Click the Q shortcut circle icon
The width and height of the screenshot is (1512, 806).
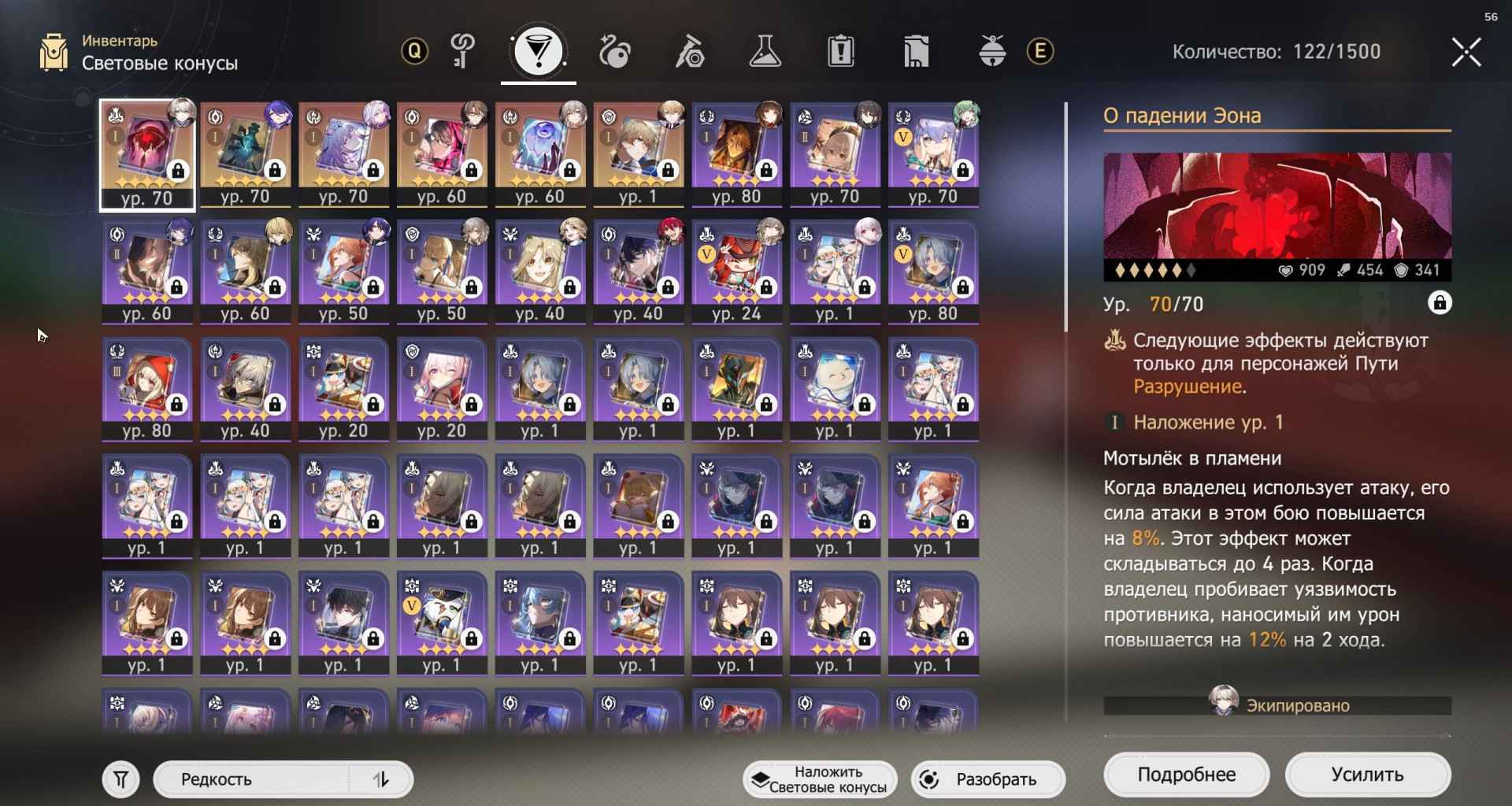tap(413, 51)
